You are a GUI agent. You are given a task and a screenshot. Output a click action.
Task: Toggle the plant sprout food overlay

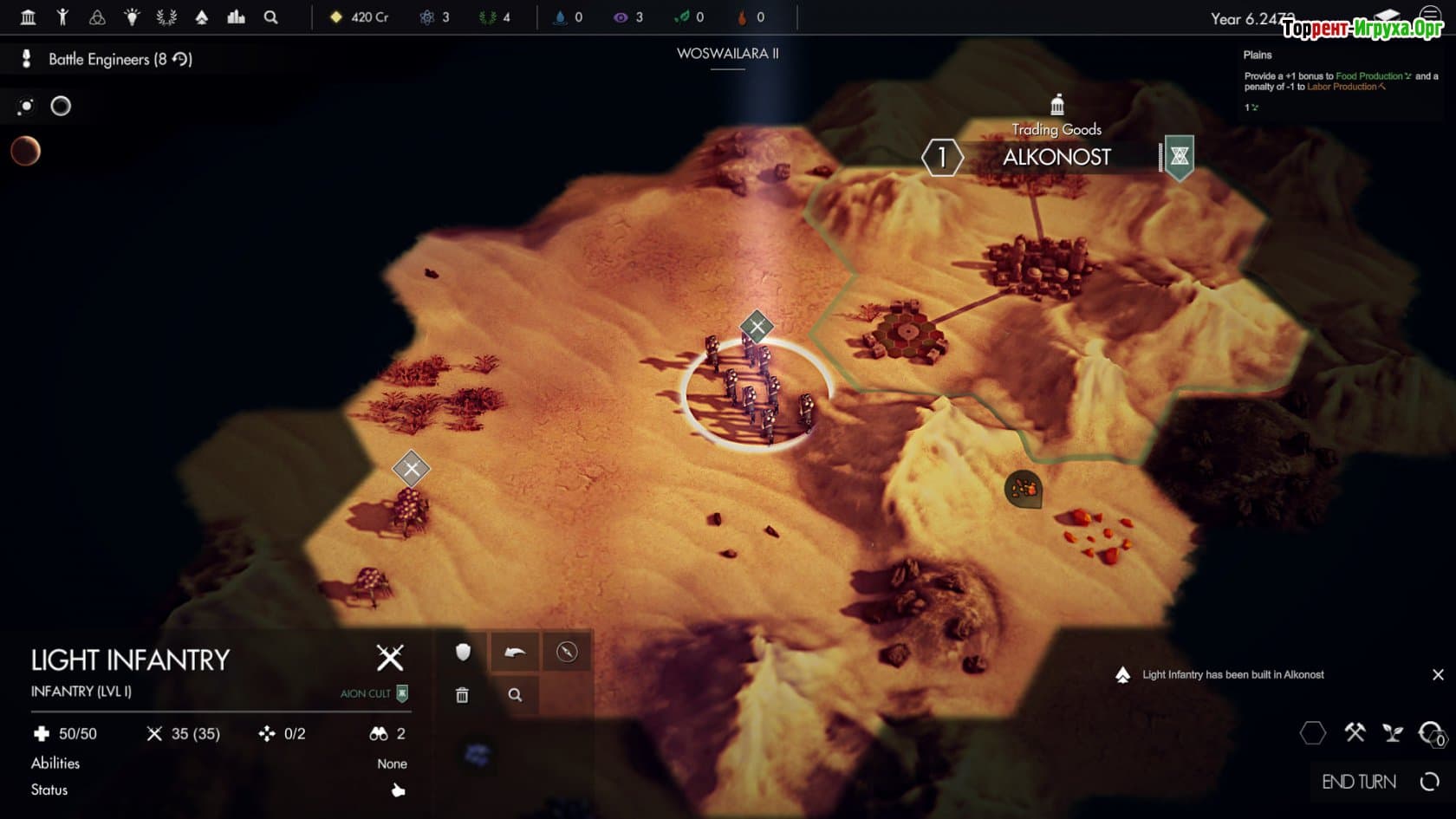click(x=1393, y=733)
